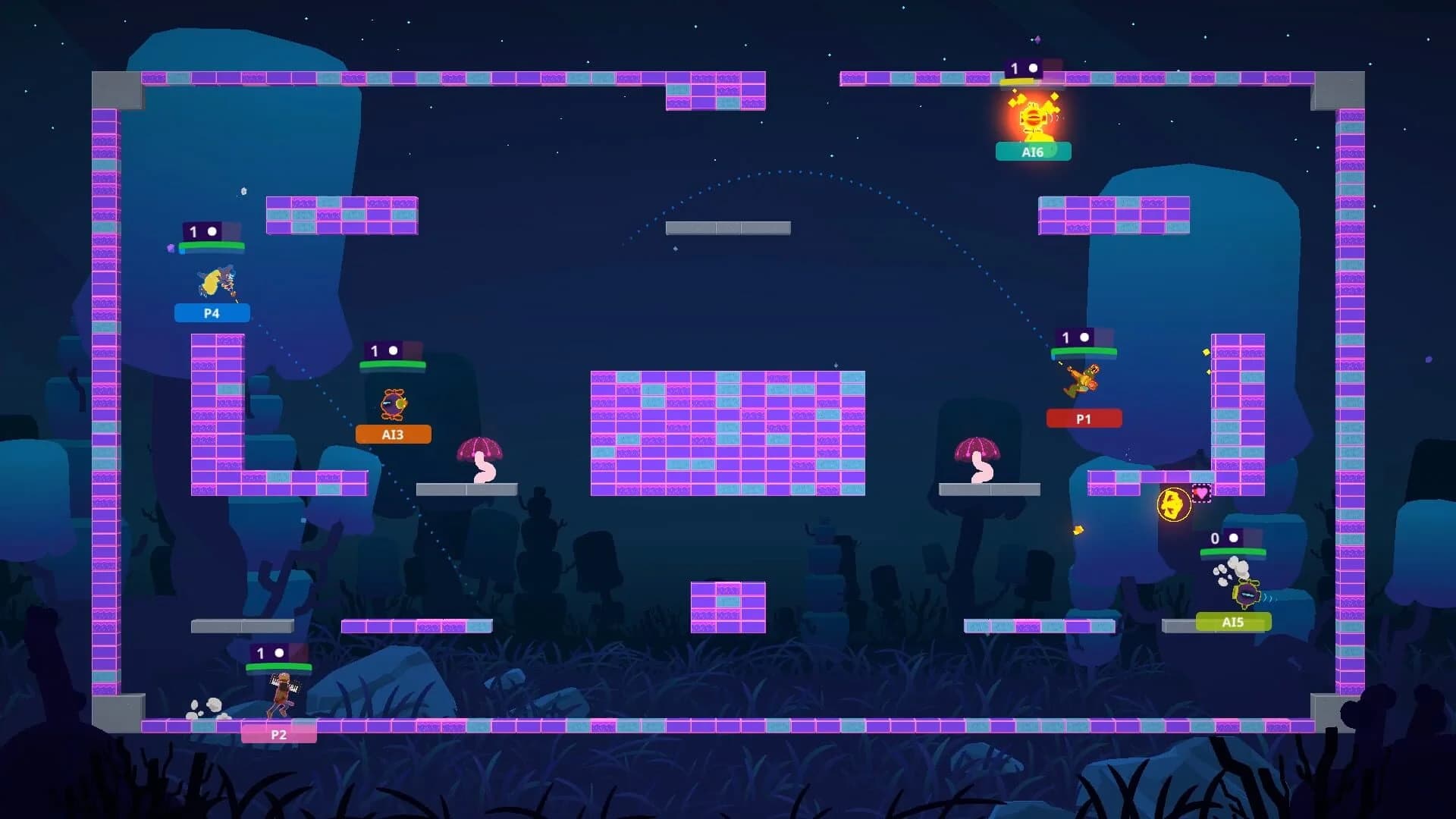Viewport: 1456px width, 819px height.
Task: Click the AI6 name label
Action: 1033,152
